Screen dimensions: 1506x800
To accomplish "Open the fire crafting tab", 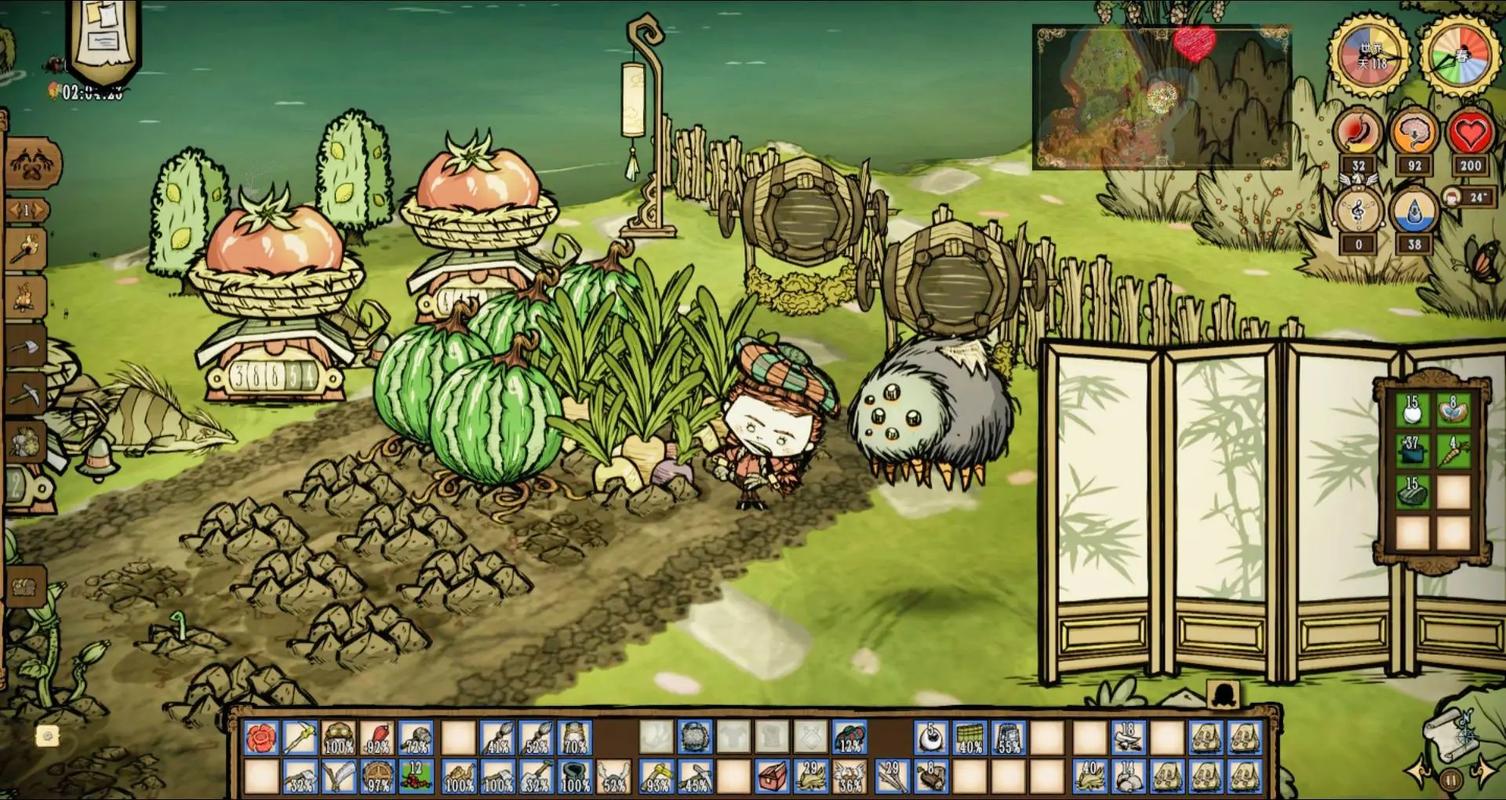I will (x=27, y=296).
